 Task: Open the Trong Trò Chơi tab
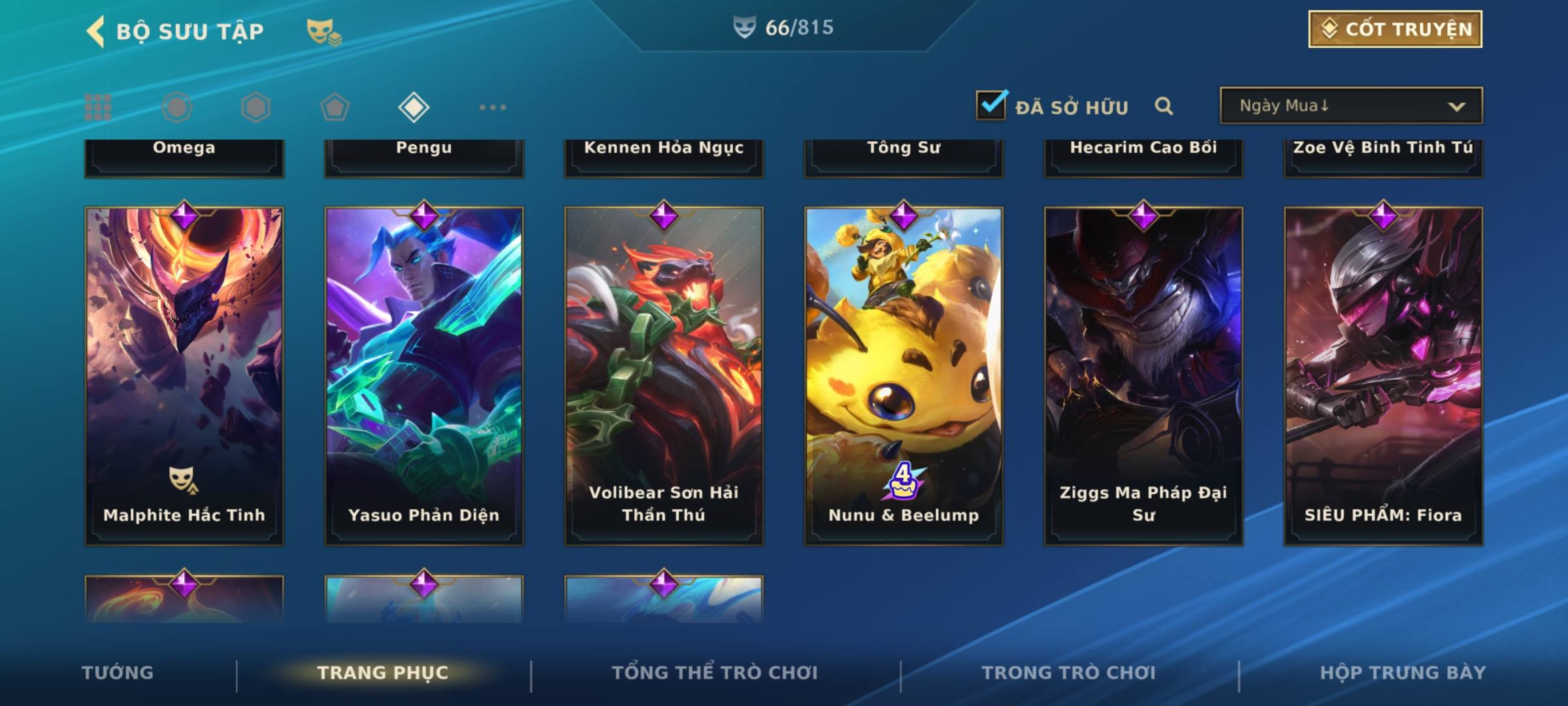[1069, 673]
